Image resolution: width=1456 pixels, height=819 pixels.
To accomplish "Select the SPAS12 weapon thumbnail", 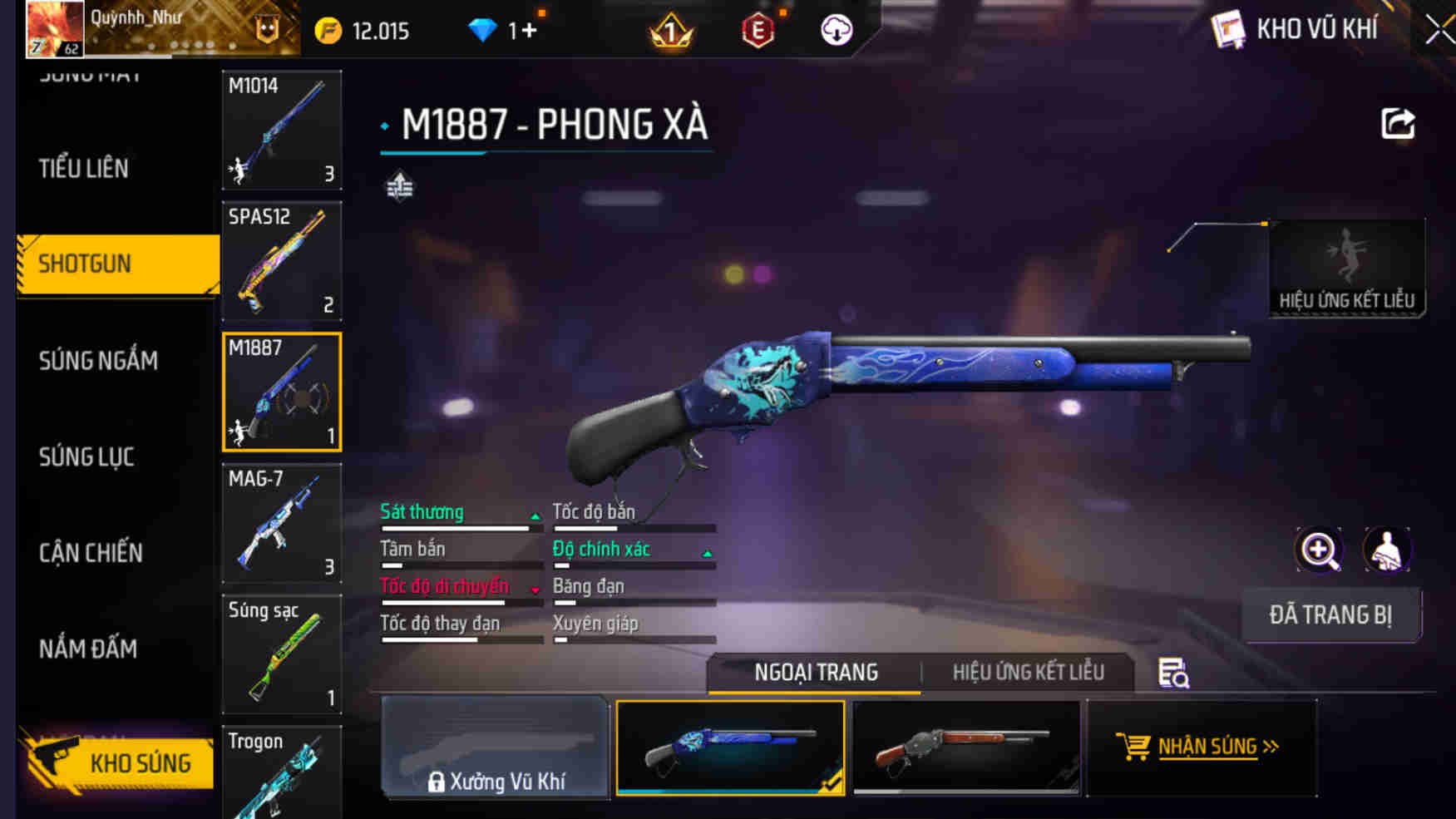I will 282,261.
